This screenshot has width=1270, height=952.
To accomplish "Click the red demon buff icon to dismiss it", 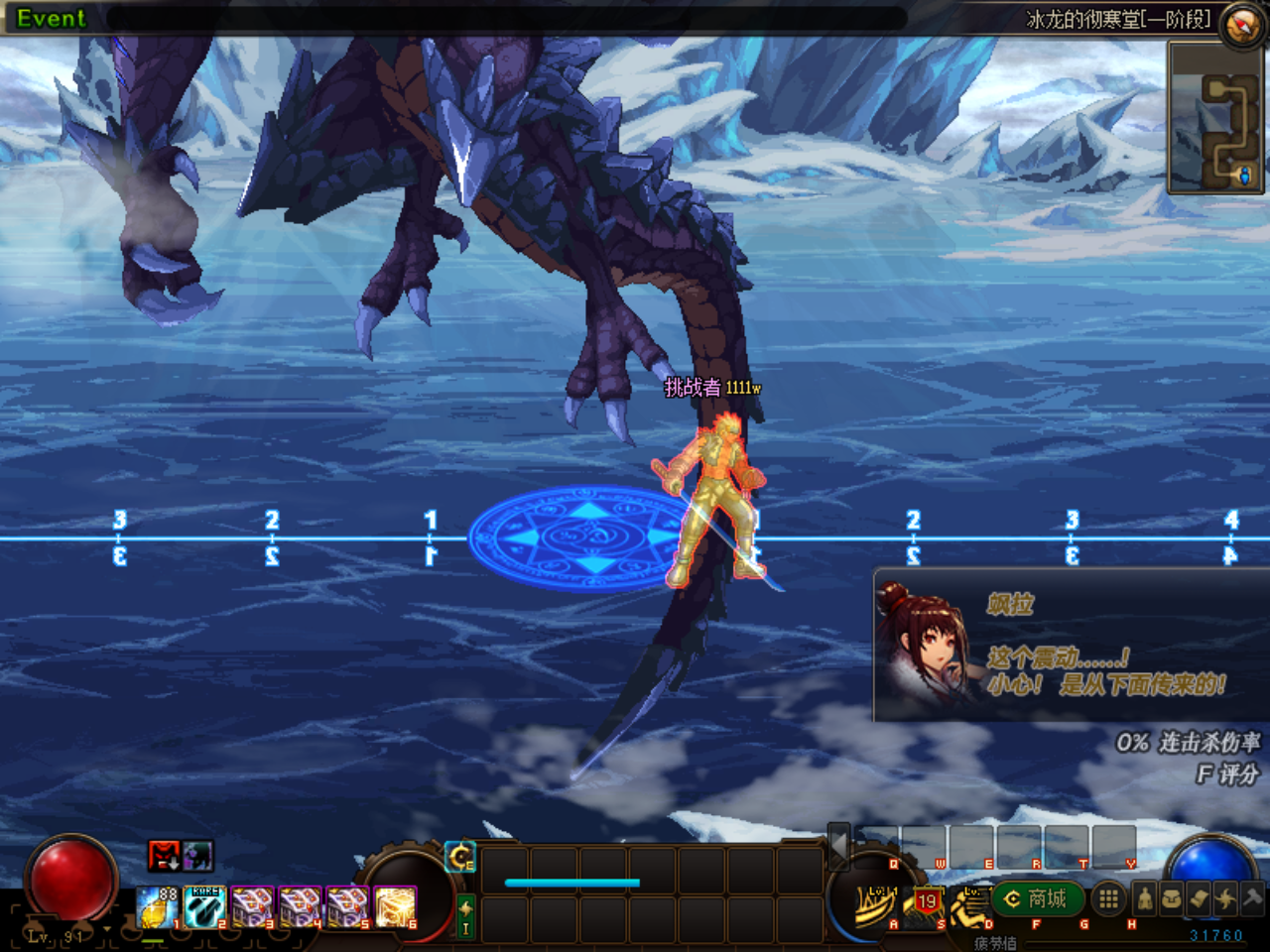I will (164, 857).
